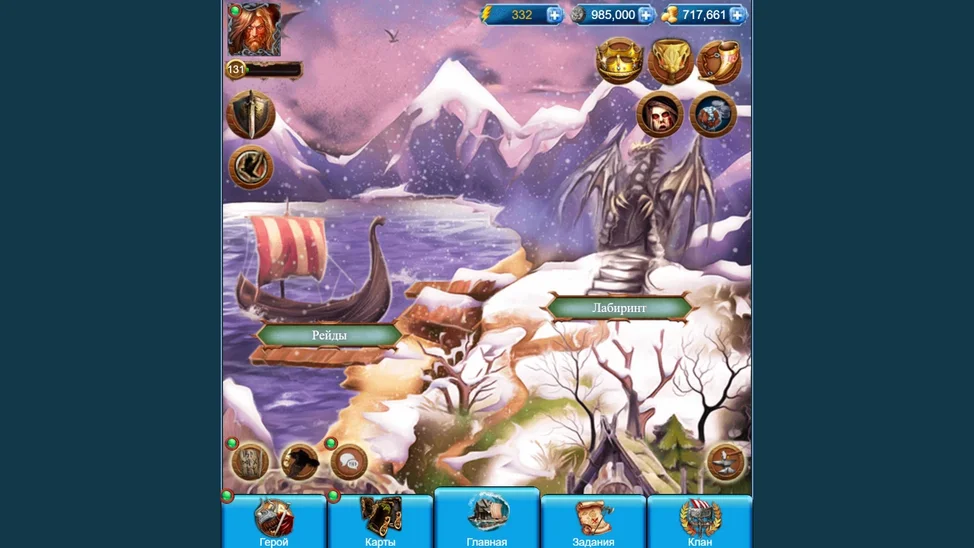Image resolution: width=974 pixels, height=548 pixels.
Task: Go to the Клан tab
Action: 700,522
